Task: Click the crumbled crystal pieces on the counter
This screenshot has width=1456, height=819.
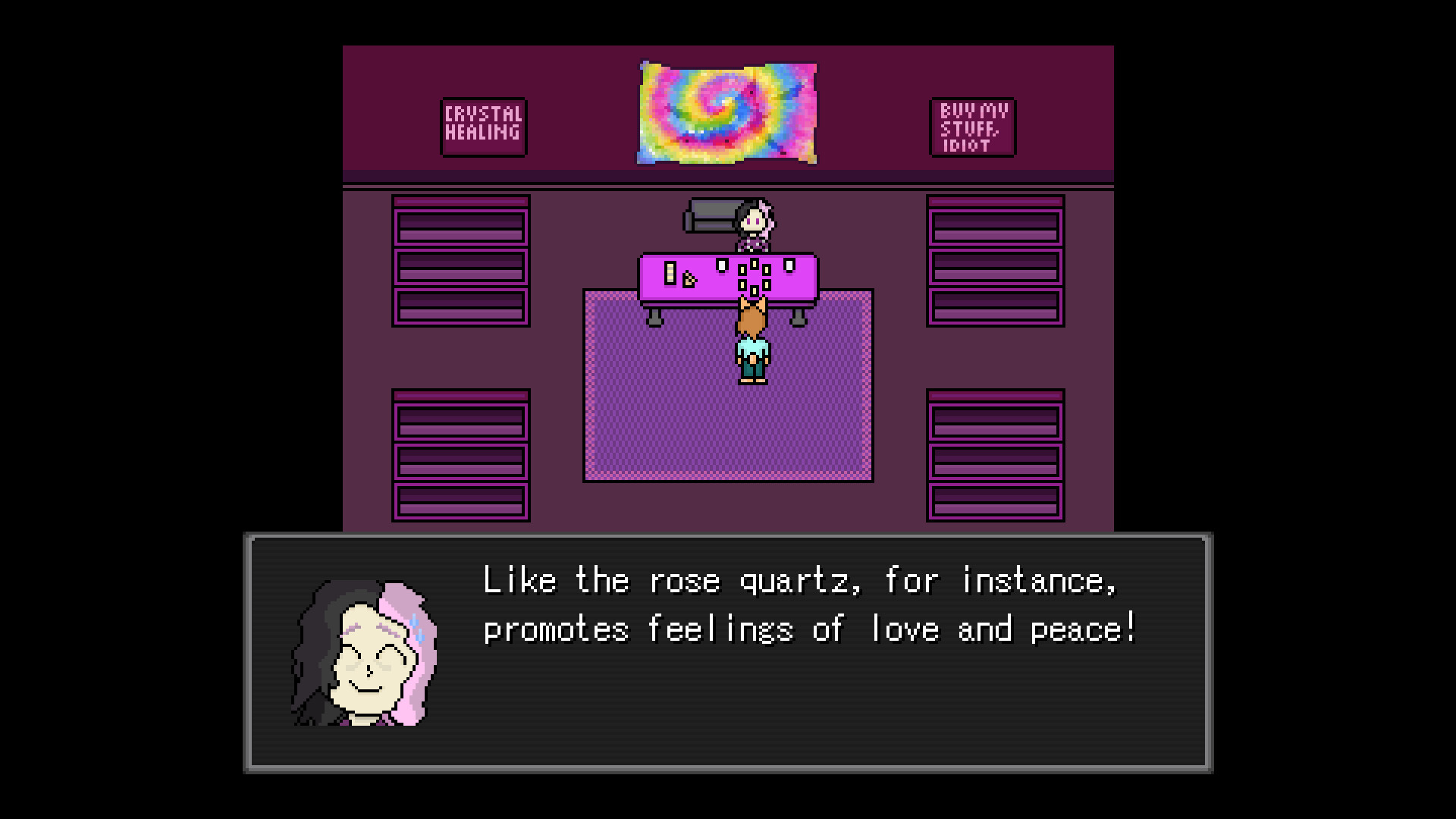Action: 689,280
